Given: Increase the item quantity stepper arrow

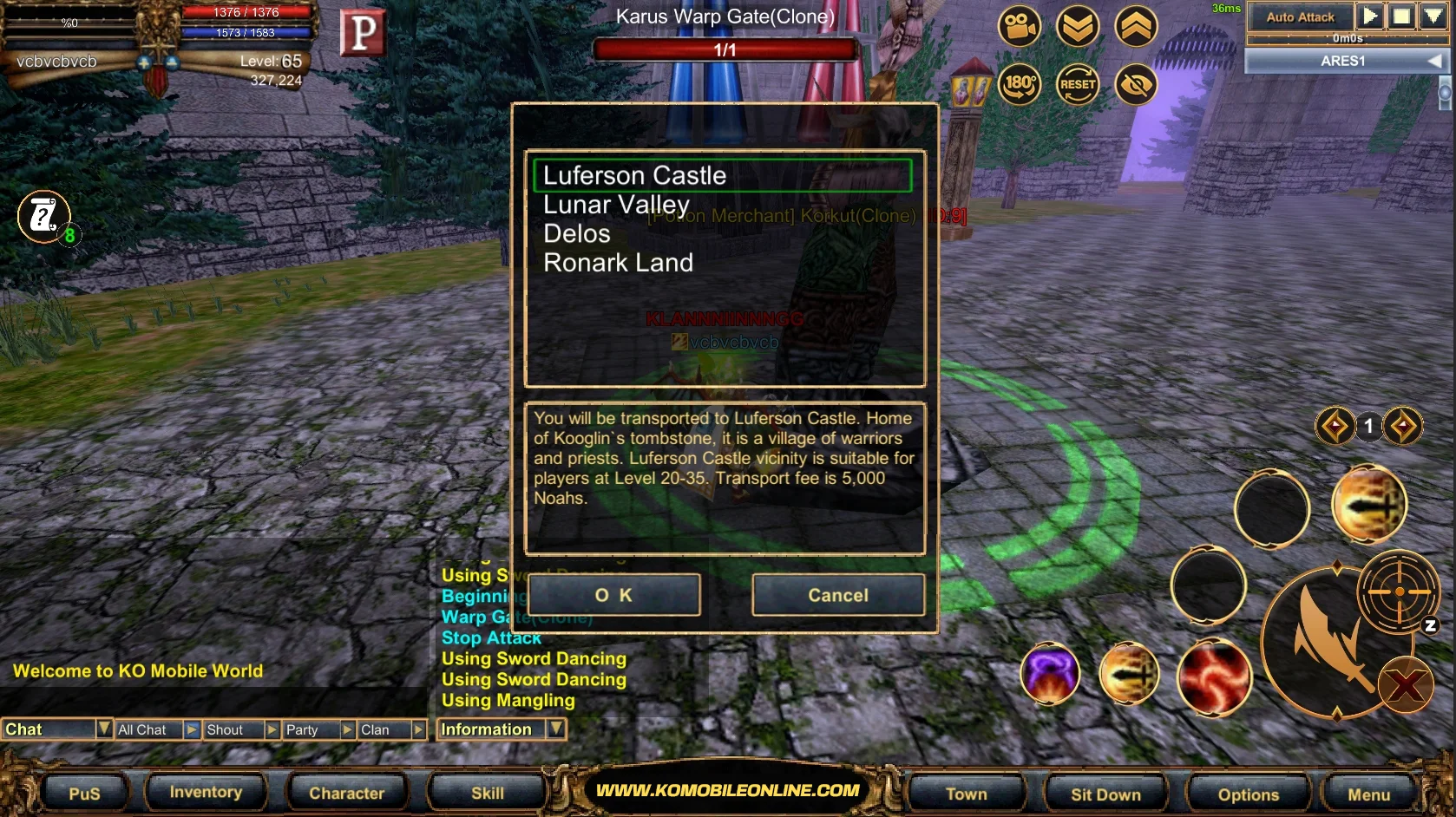Looking at the screenshot, I should point(1405,426).
